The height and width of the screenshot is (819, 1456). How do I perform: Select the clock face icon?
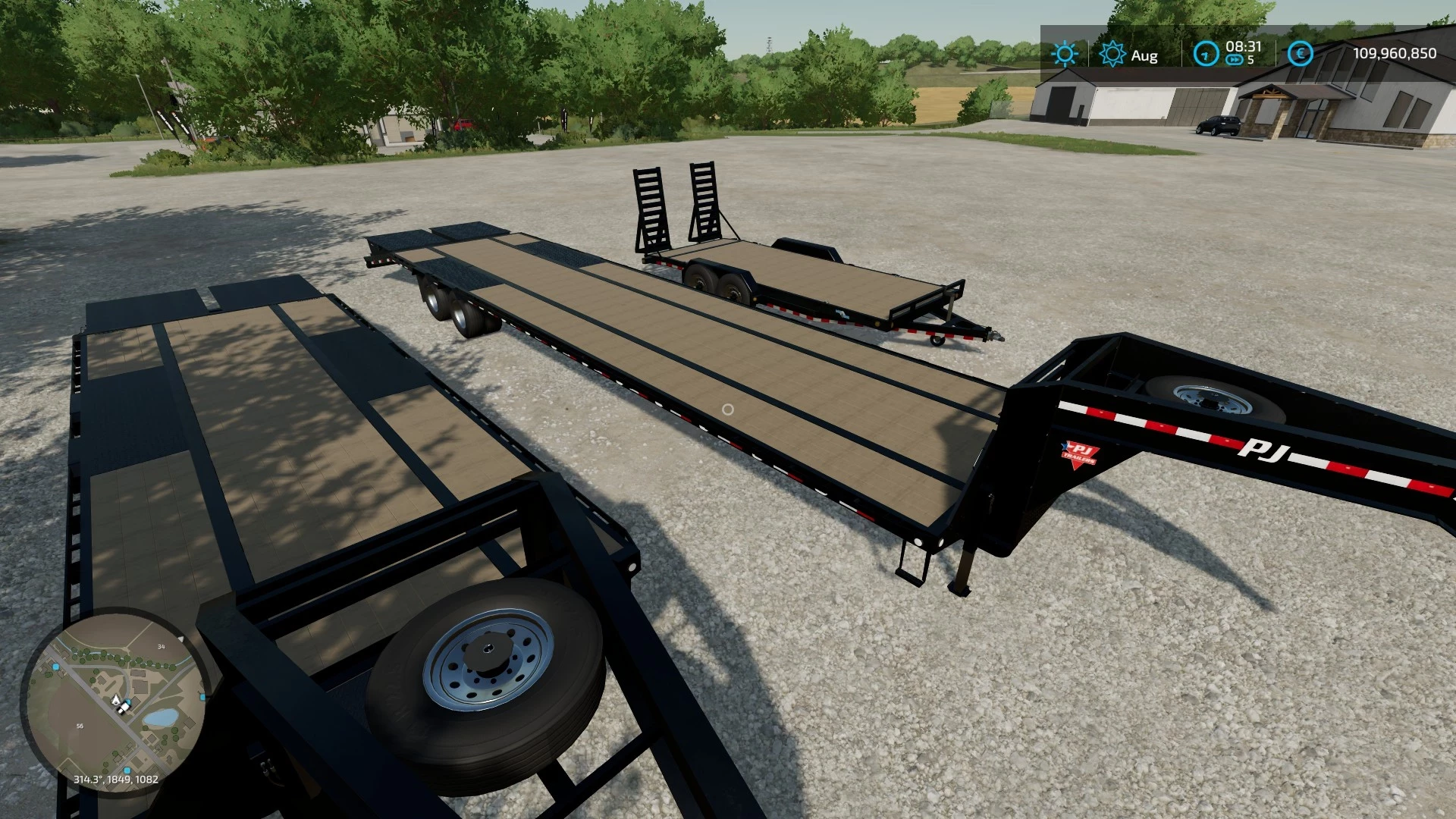tap(1207, 53)
